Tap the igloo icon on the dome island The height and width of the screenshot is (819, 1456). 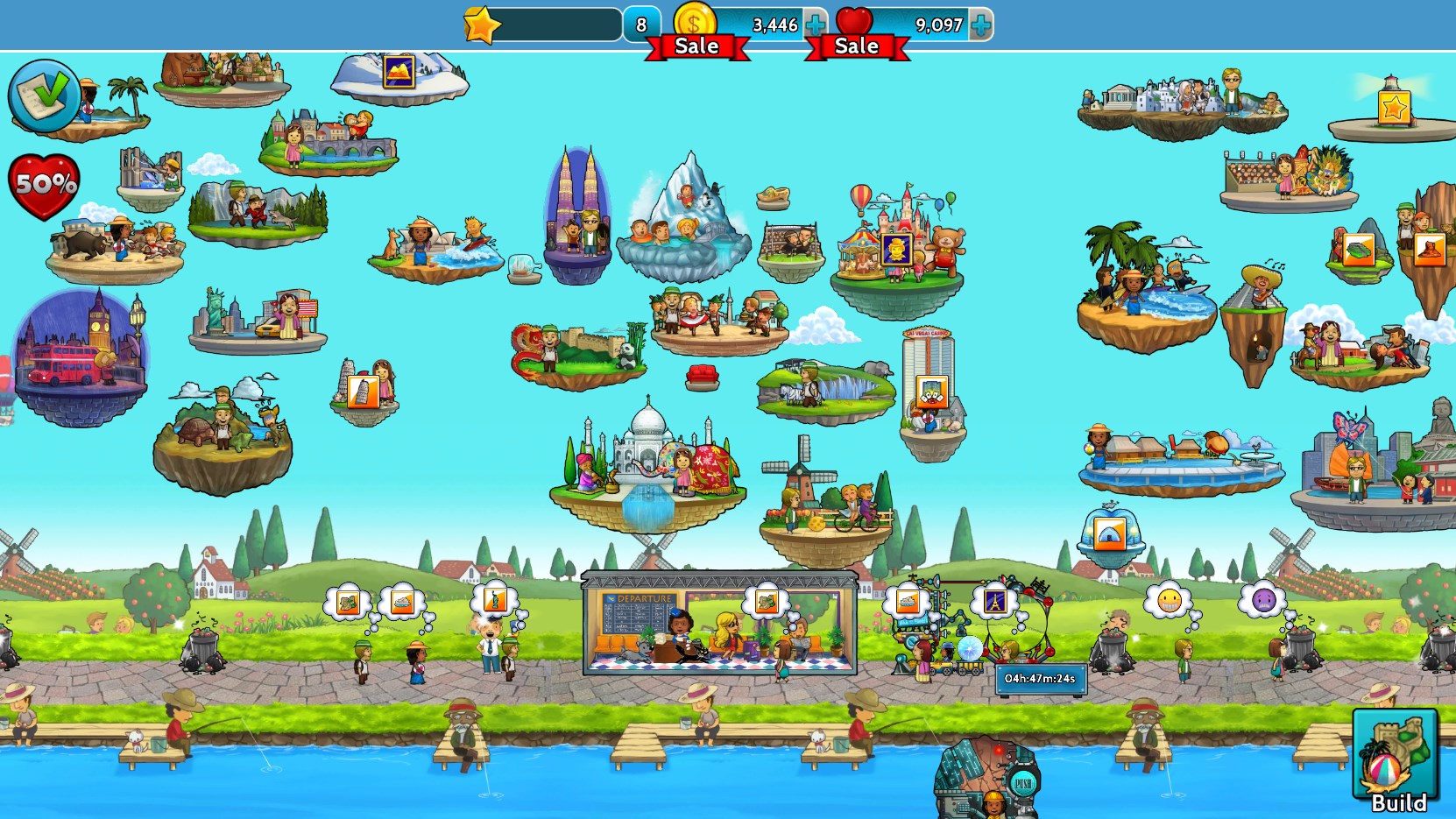1109,532
